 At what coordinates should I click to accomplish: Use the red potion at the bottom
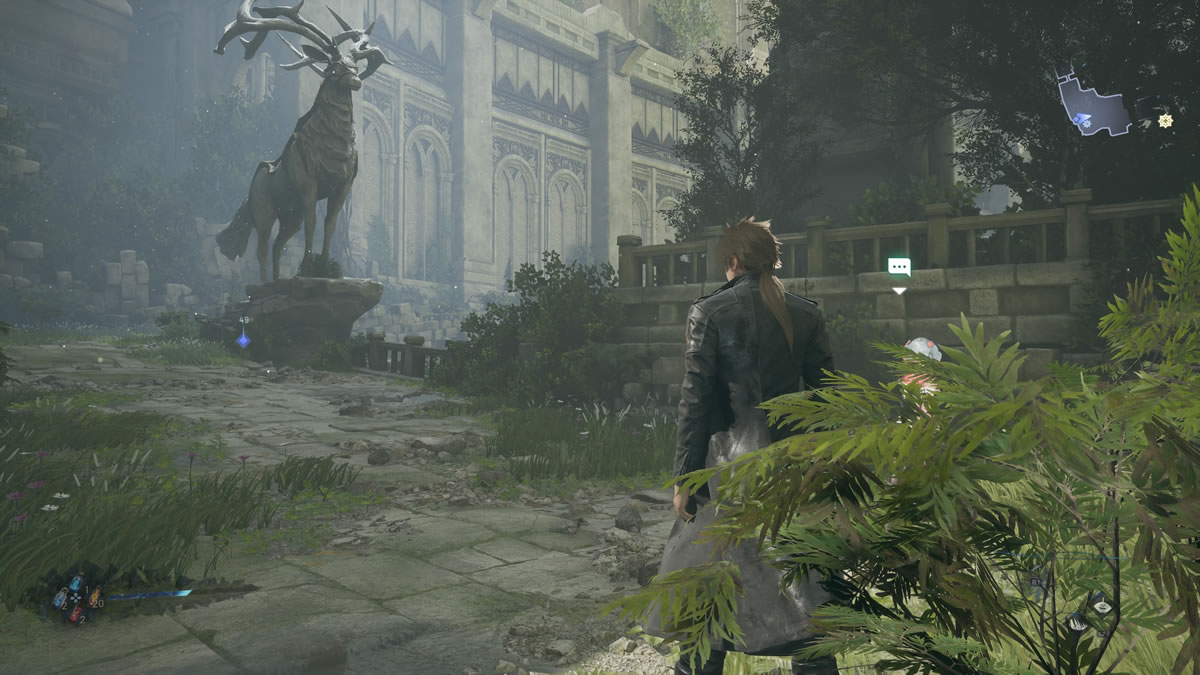coord(77,612)
